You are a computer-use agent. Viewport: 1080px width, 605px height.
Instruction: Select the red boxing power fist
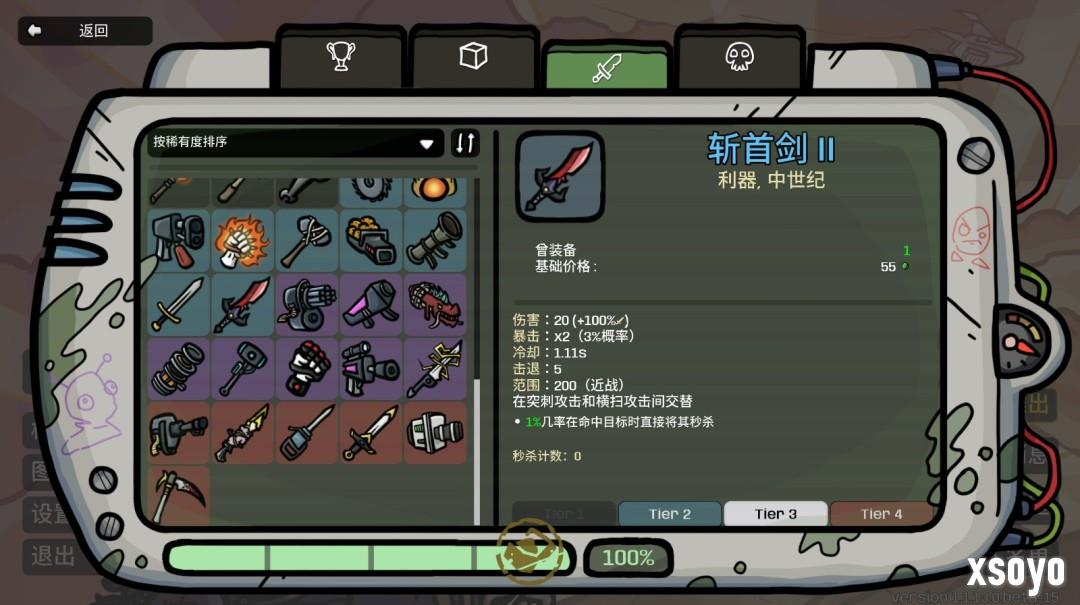click(307, 368)
